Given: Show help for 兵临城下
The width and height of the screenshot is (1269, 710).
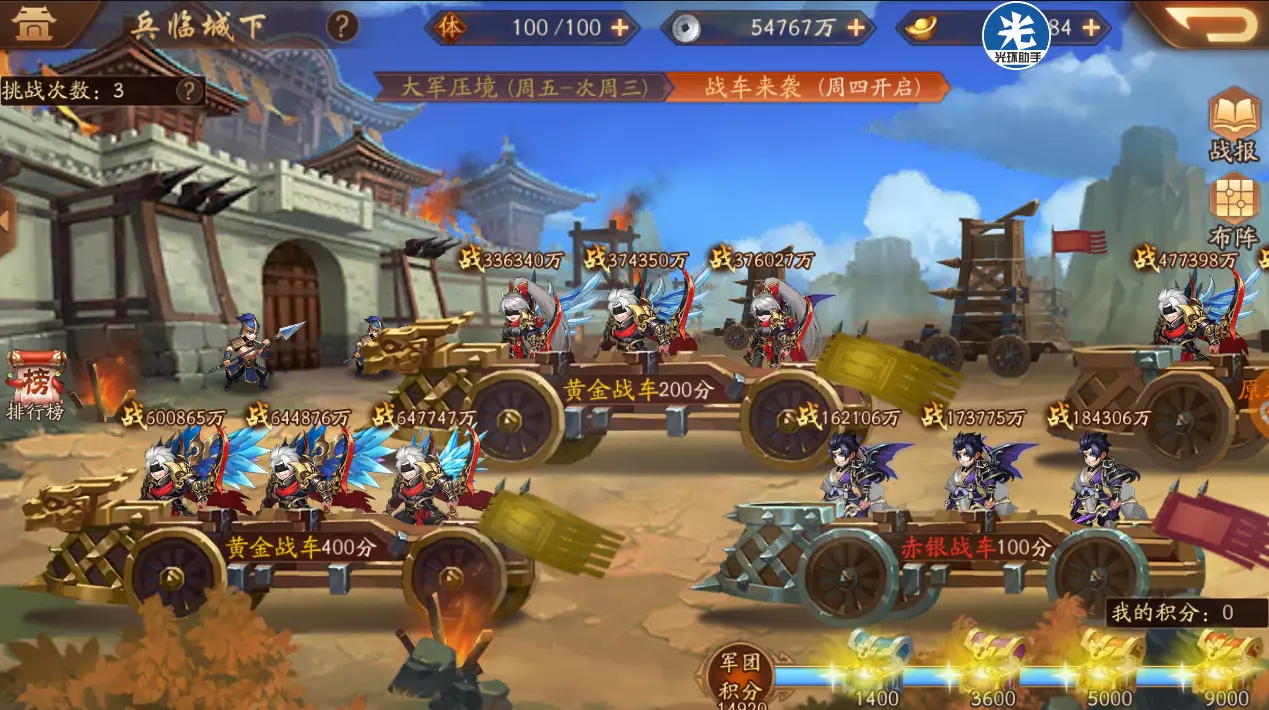Looking at the screenshot, I should click(x=342, y=26).
